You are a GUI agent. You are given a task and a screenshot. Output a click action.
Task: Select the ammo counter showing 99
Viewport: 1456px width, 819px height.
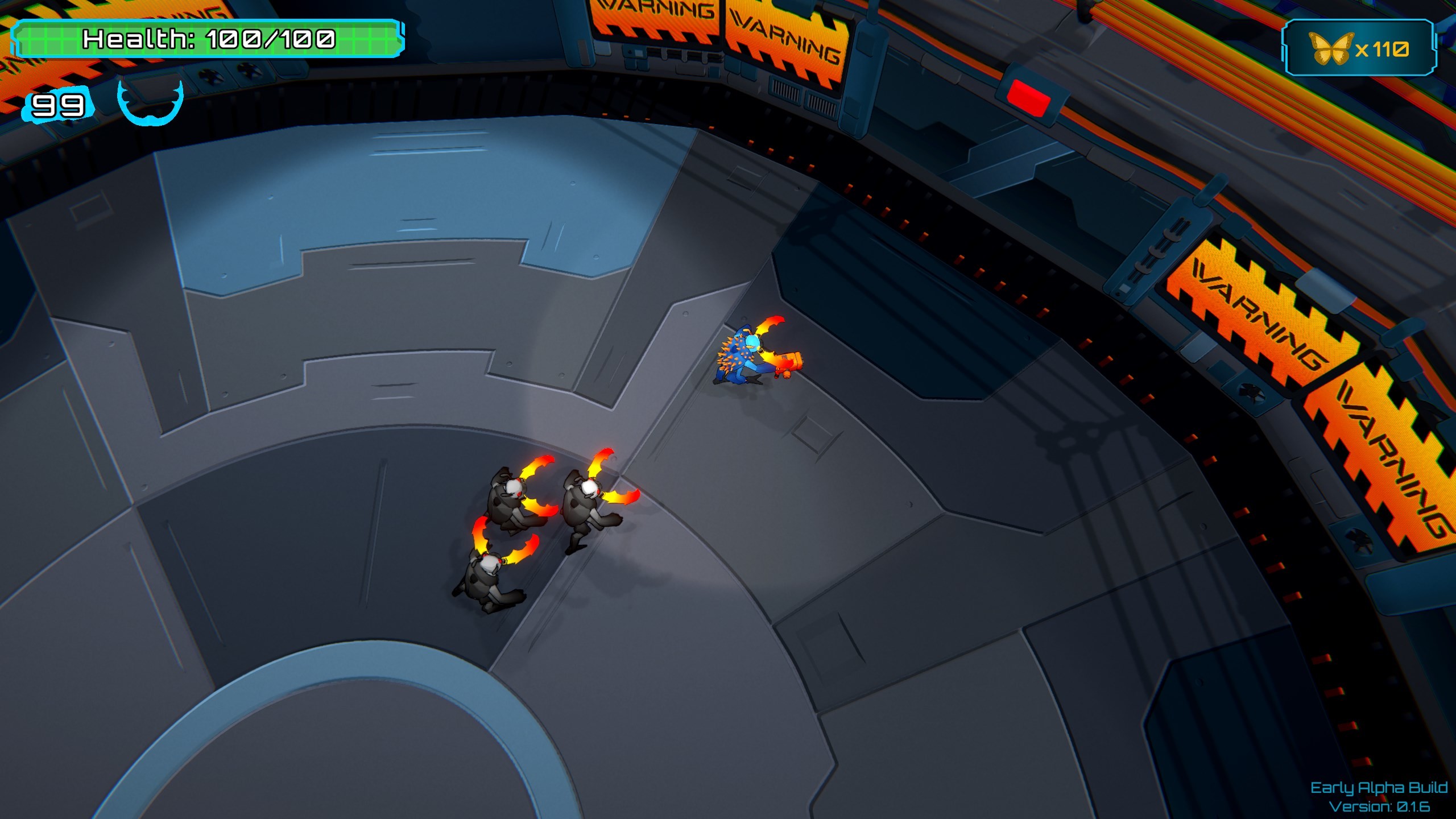tap(57, 105)
